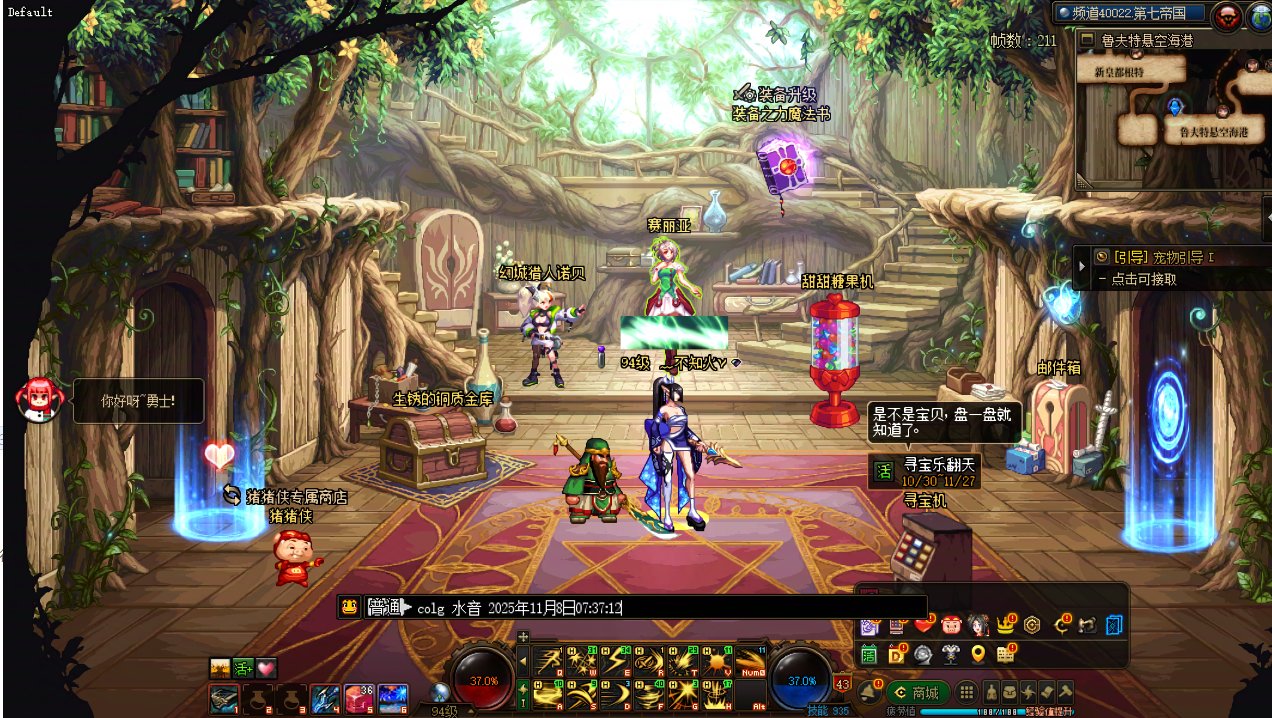Open the quest scroll icon

point(1047,692)
